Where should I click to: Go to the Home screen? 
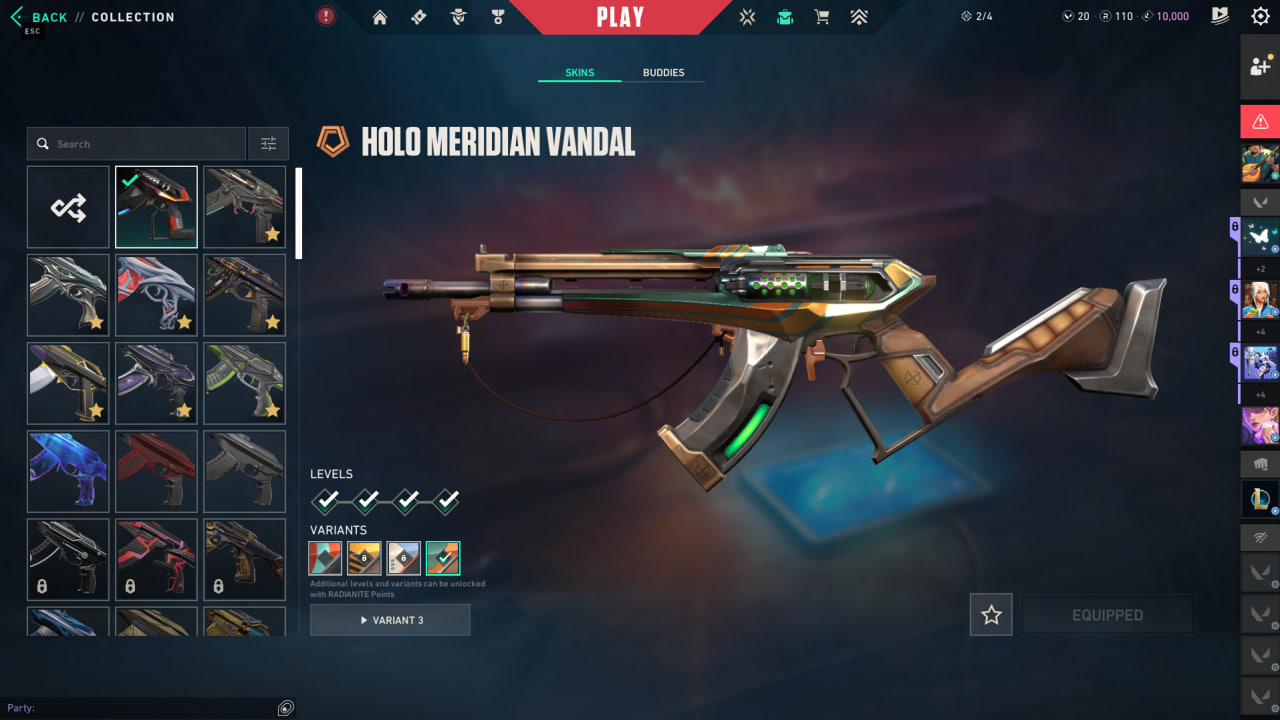(x=379, y=17)
